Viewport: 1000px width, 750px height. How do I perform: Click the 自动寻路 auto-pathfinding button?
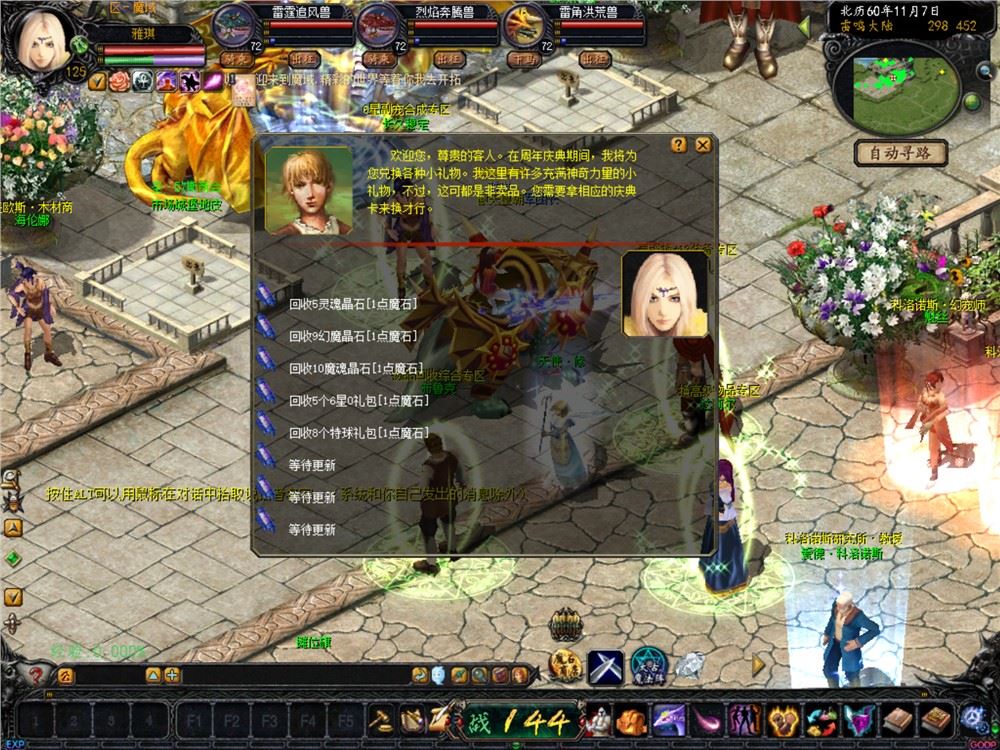[900, 153]
